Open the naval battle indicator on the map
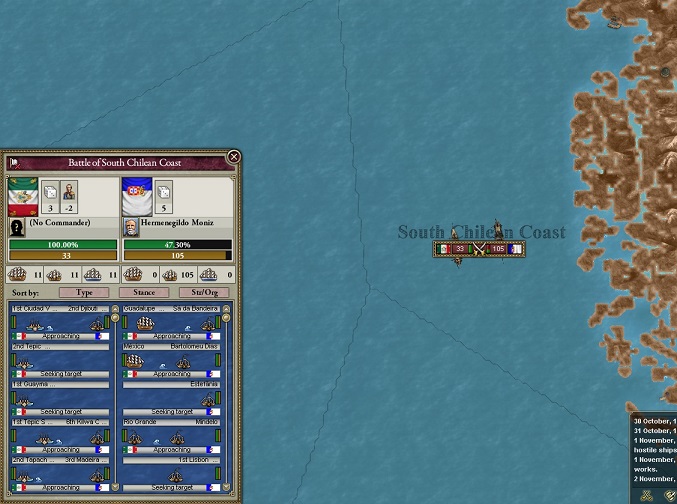The image size is (677, 504). pos(478,249)
